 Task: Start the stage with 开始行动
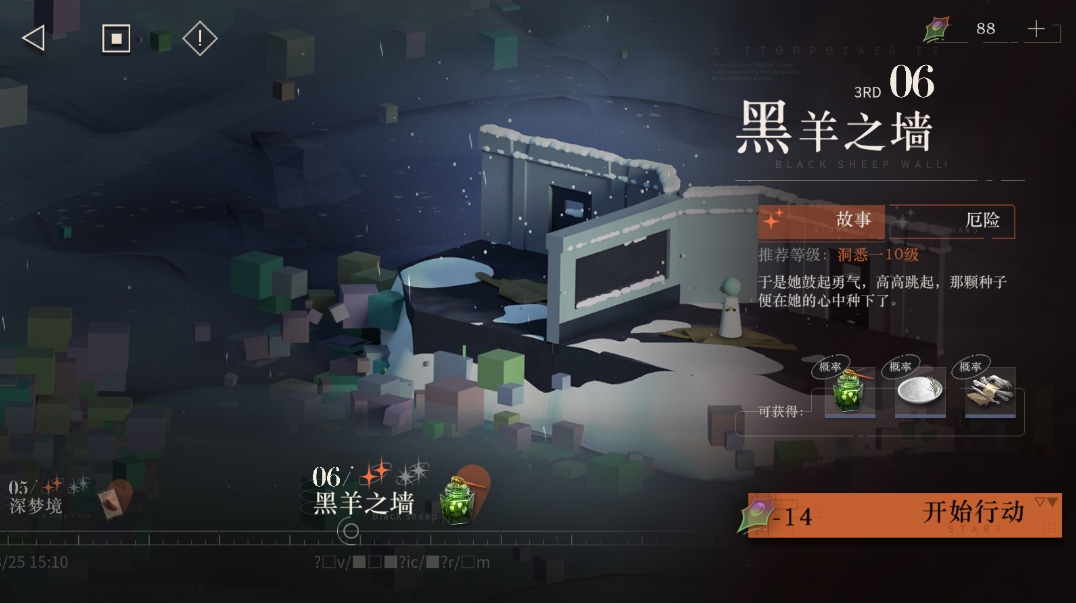click(x=930, y=514)
